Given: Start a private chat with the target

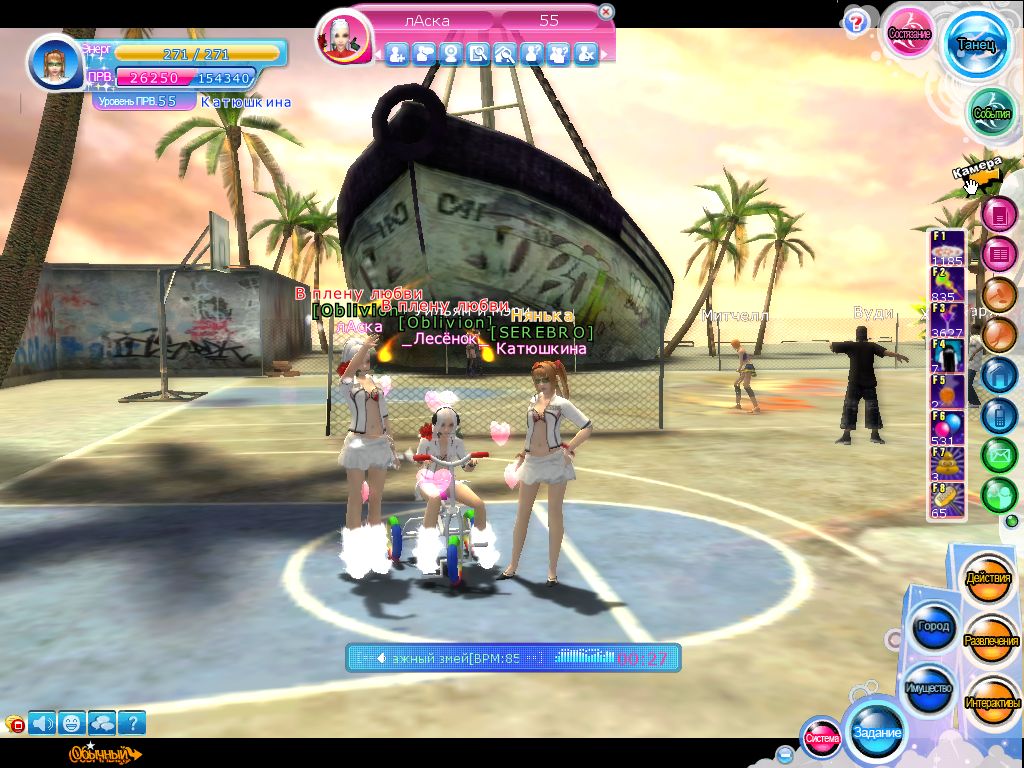Looking at the screenshot, I should point(424,54).
